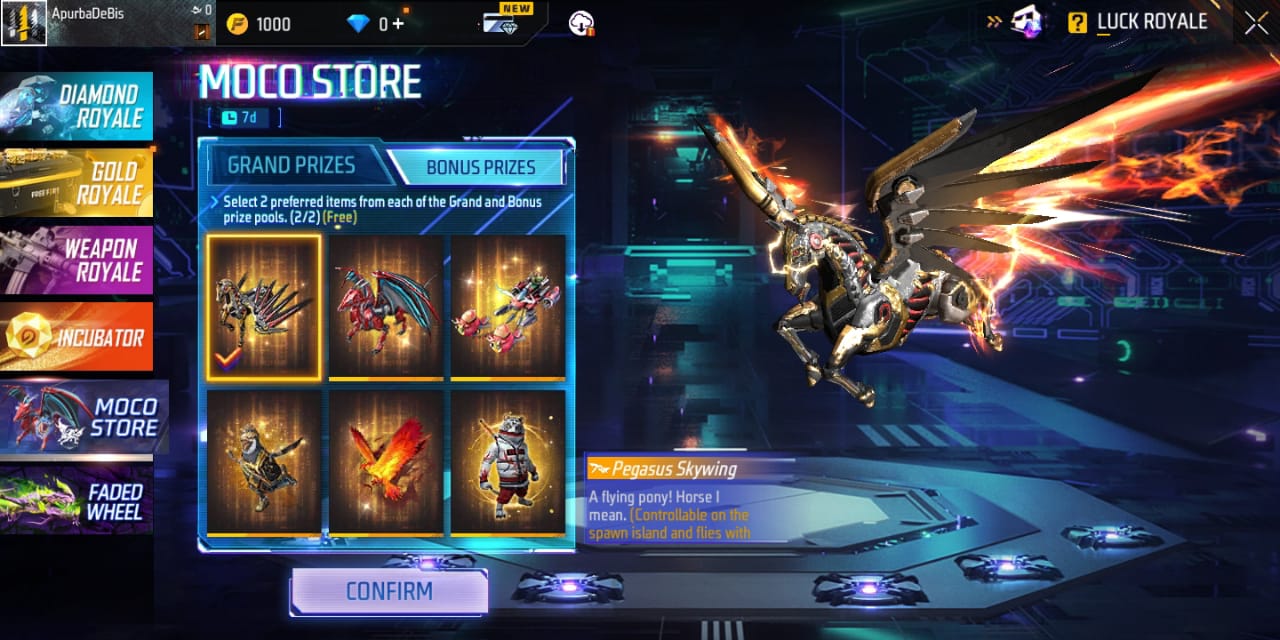The width and height of the screenshot is (1280, 640).
Task: Choose the flaming phoenix prize tile
Action: (386, 461)
